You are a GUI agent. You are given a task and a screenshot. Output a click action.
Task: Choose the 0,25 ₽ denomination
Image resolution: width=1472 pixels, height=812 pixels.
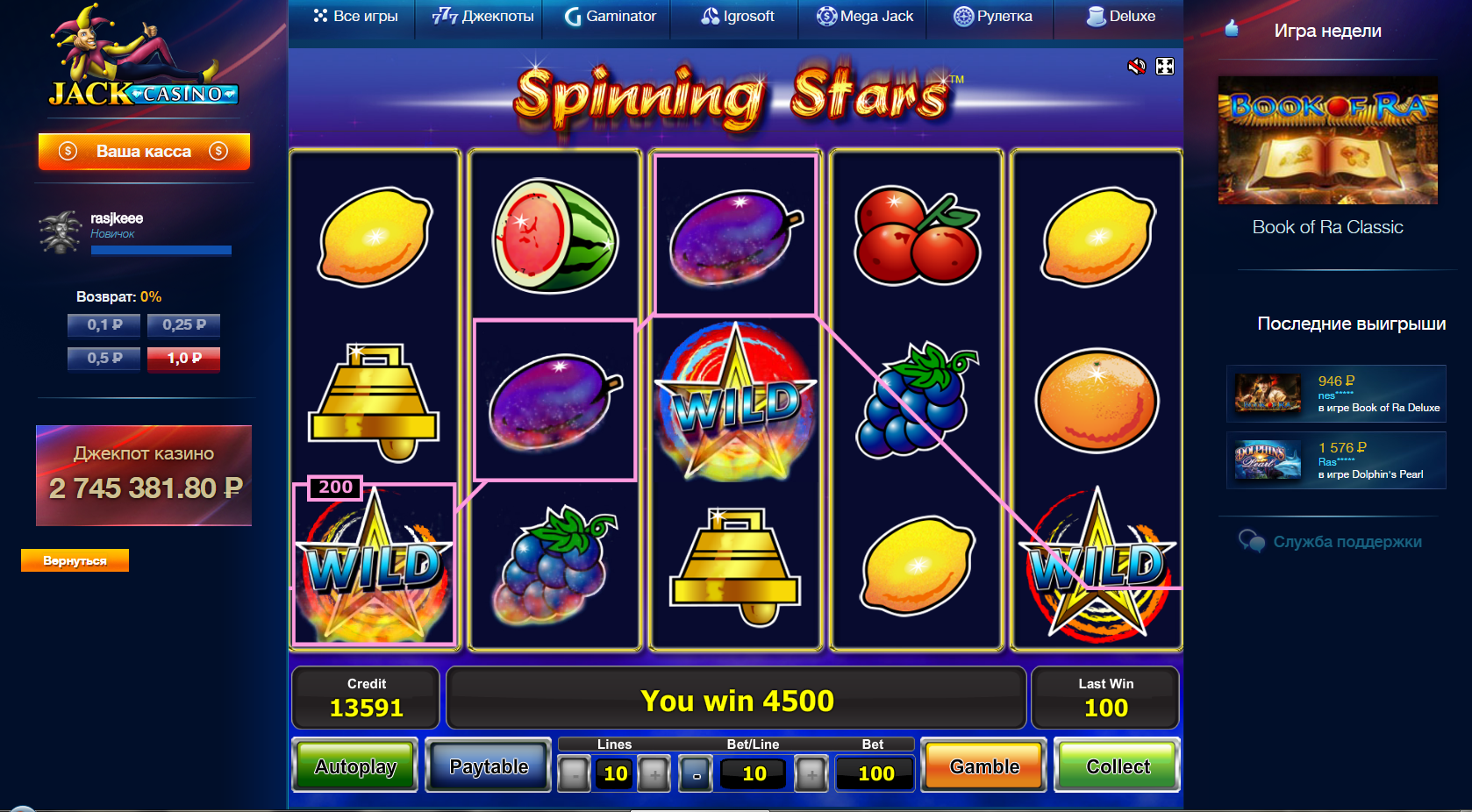pos(183,324)
